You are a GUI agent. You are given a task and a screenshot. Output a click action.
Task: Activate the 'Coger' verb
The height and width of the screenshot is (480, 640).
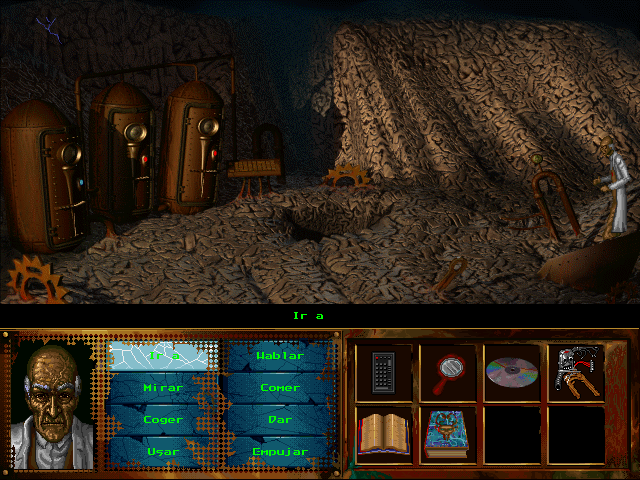(x=164, y=420)
